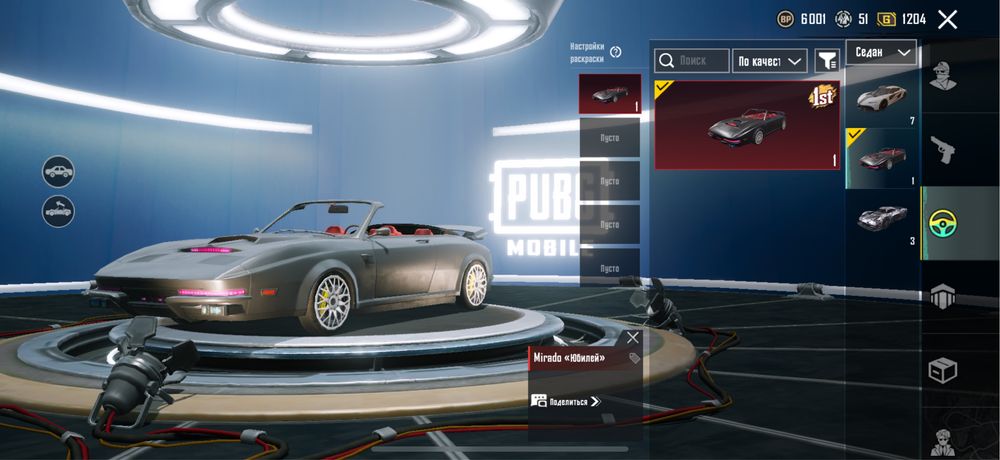Switch to the pistol weapons tab

pyautogui.click(x=943, y=150)
